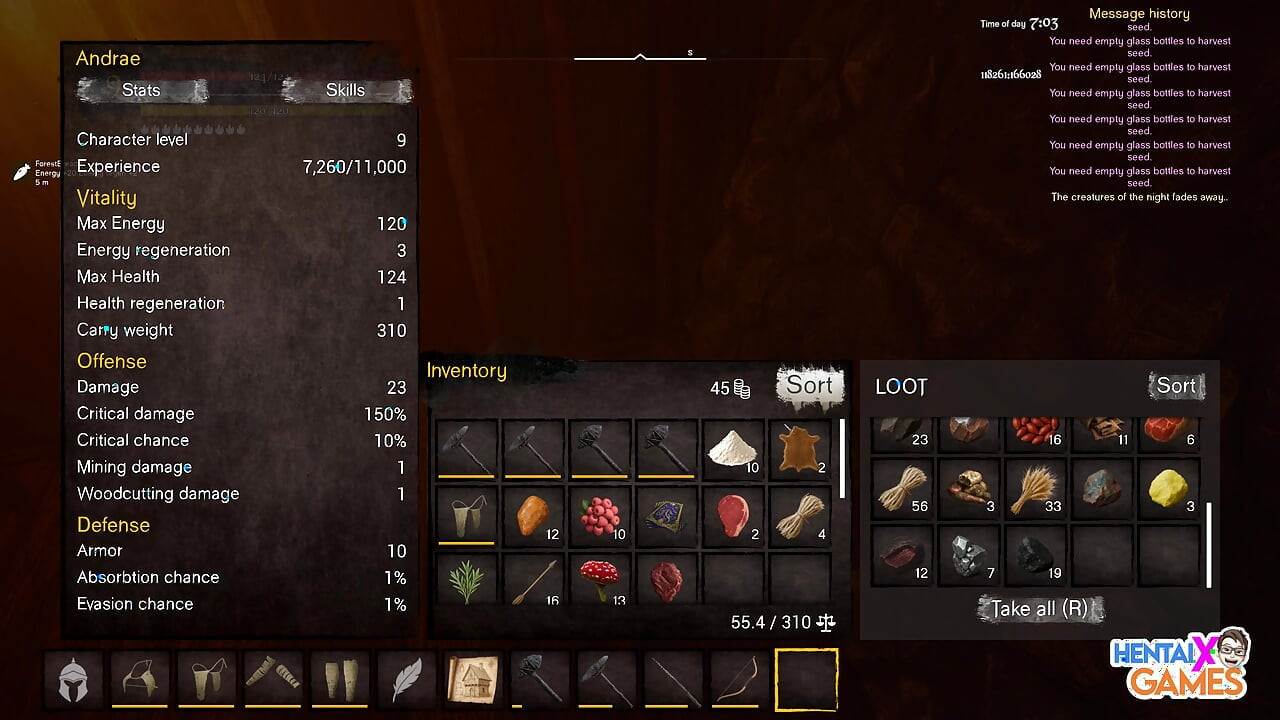Viewport: 1280px width, 720px height.
Task: Select the helmet equipment slot
Action: point(73,679)
